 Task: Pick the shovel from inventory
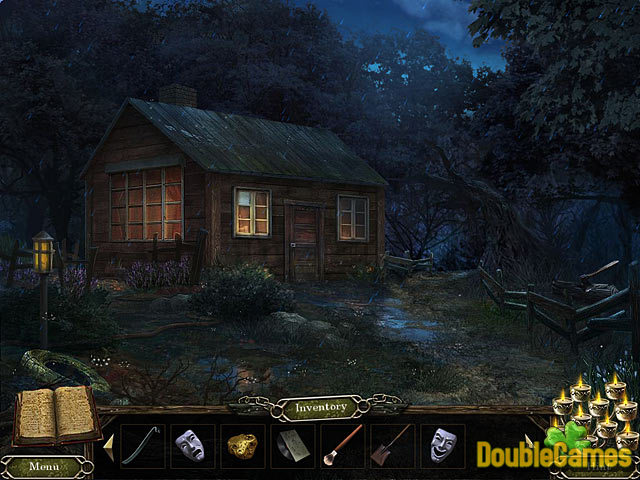pyautogui.click(x=391, y=445)
